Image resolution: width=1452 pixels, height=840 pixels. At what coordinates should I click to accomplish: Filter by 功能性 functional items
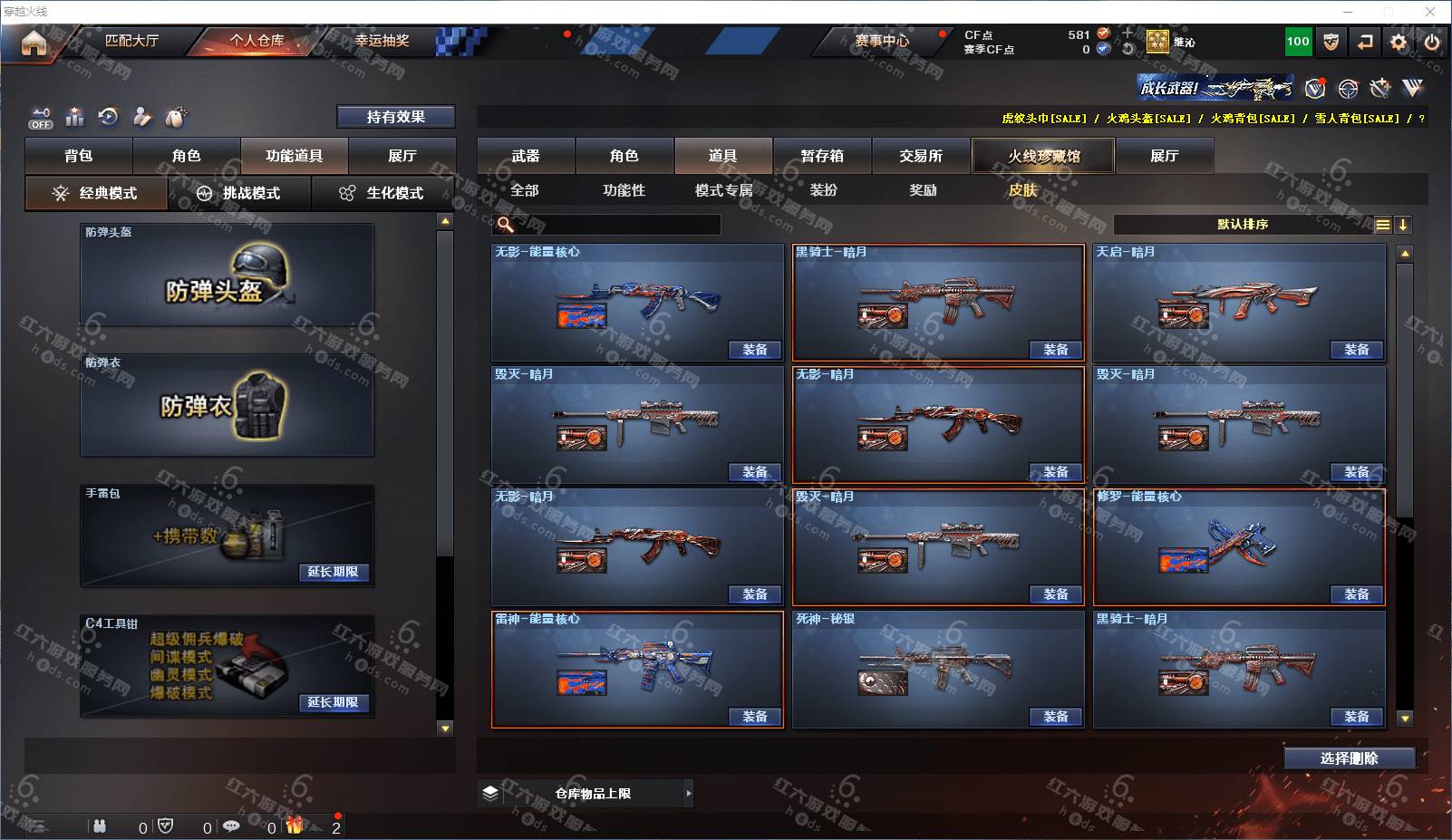[624, 190]
